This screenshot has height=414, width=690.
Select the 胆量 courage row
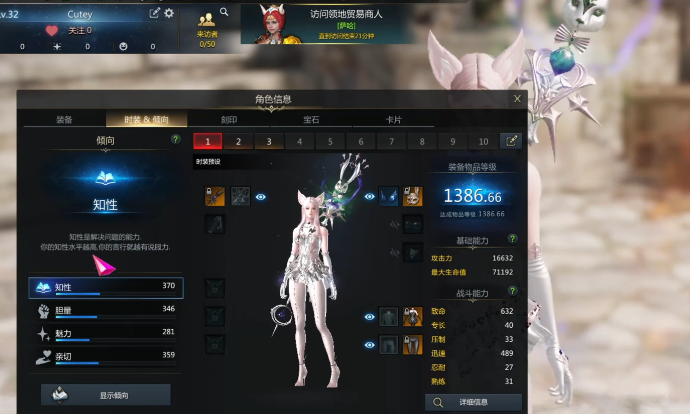106,310
